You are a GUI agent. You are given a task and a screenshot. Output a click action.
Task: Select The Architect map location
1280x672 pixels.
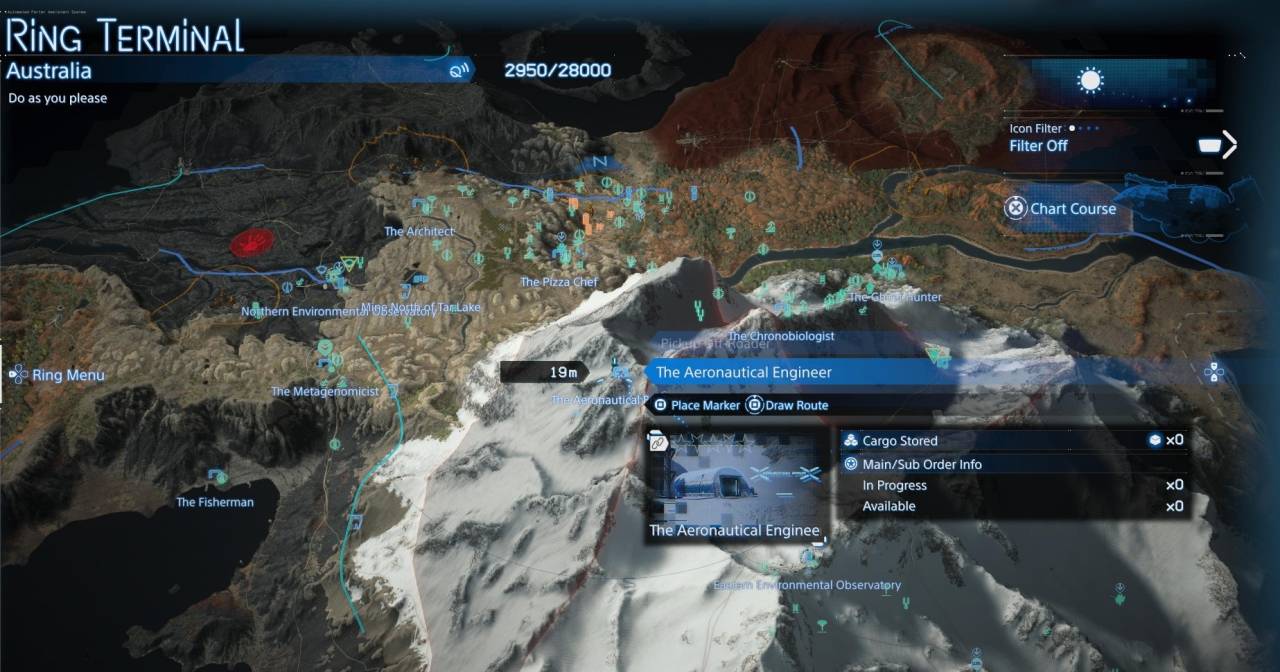tap(419, 231)
